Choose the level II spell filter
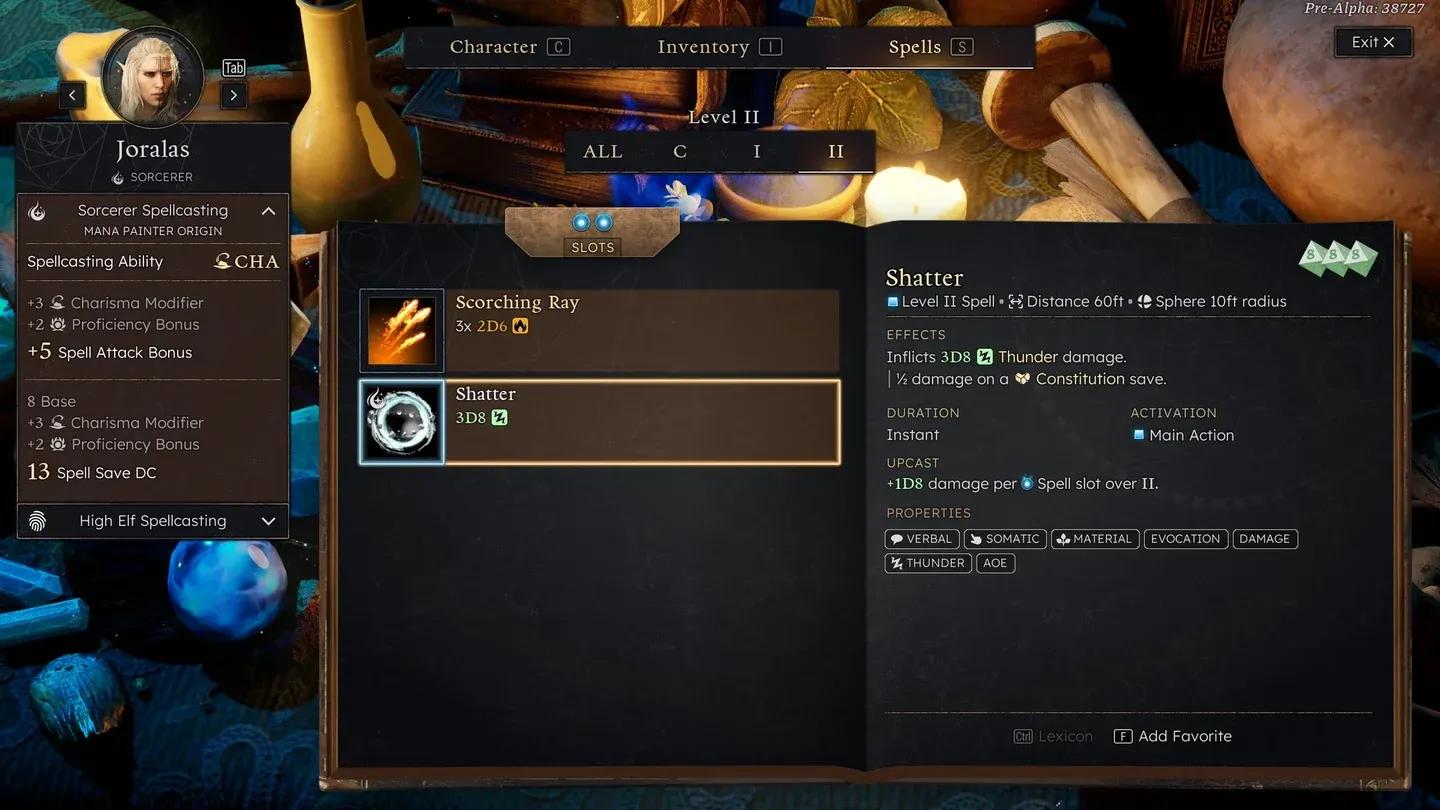The width and height of the screenshot is (1440, 810). (836, 152)
